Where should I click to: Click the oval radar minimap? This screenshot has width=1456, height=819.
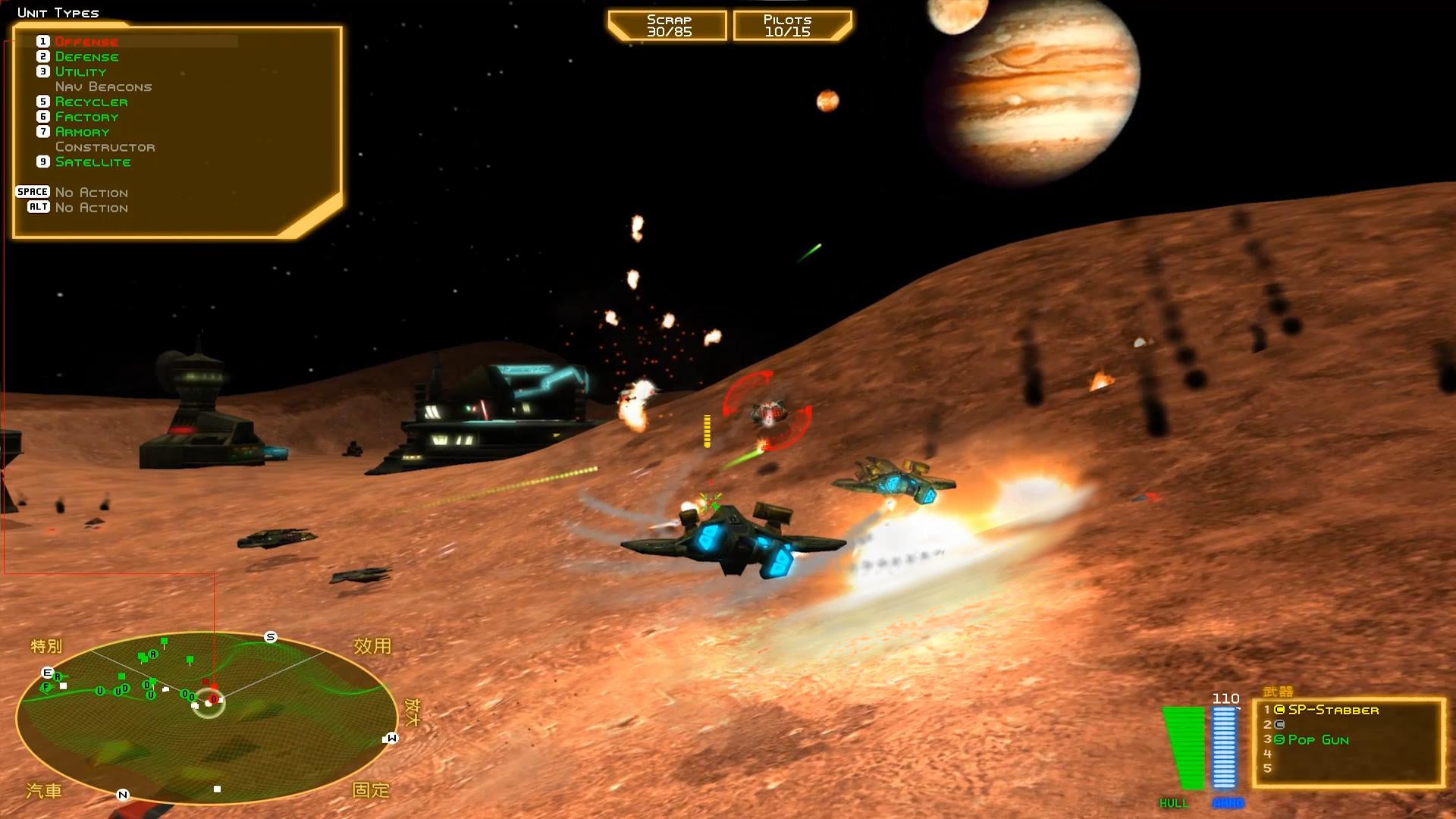pyautogui.click(x=206, y=718)
